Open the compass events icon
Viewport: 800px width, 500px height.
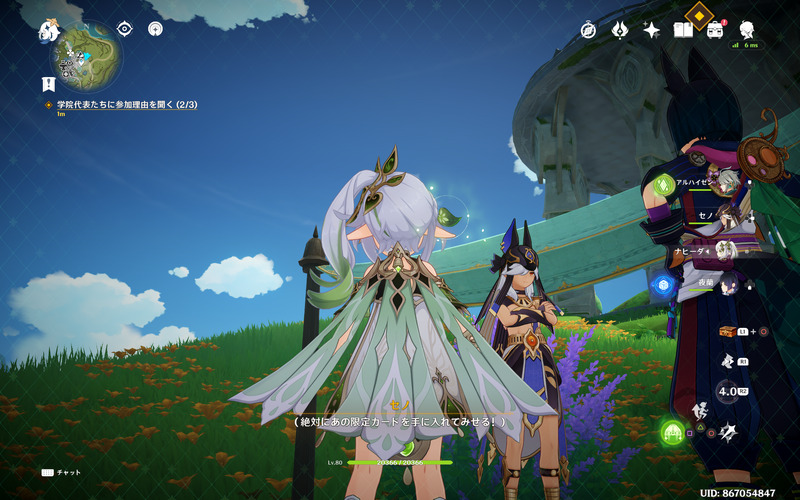coord(589,30)
